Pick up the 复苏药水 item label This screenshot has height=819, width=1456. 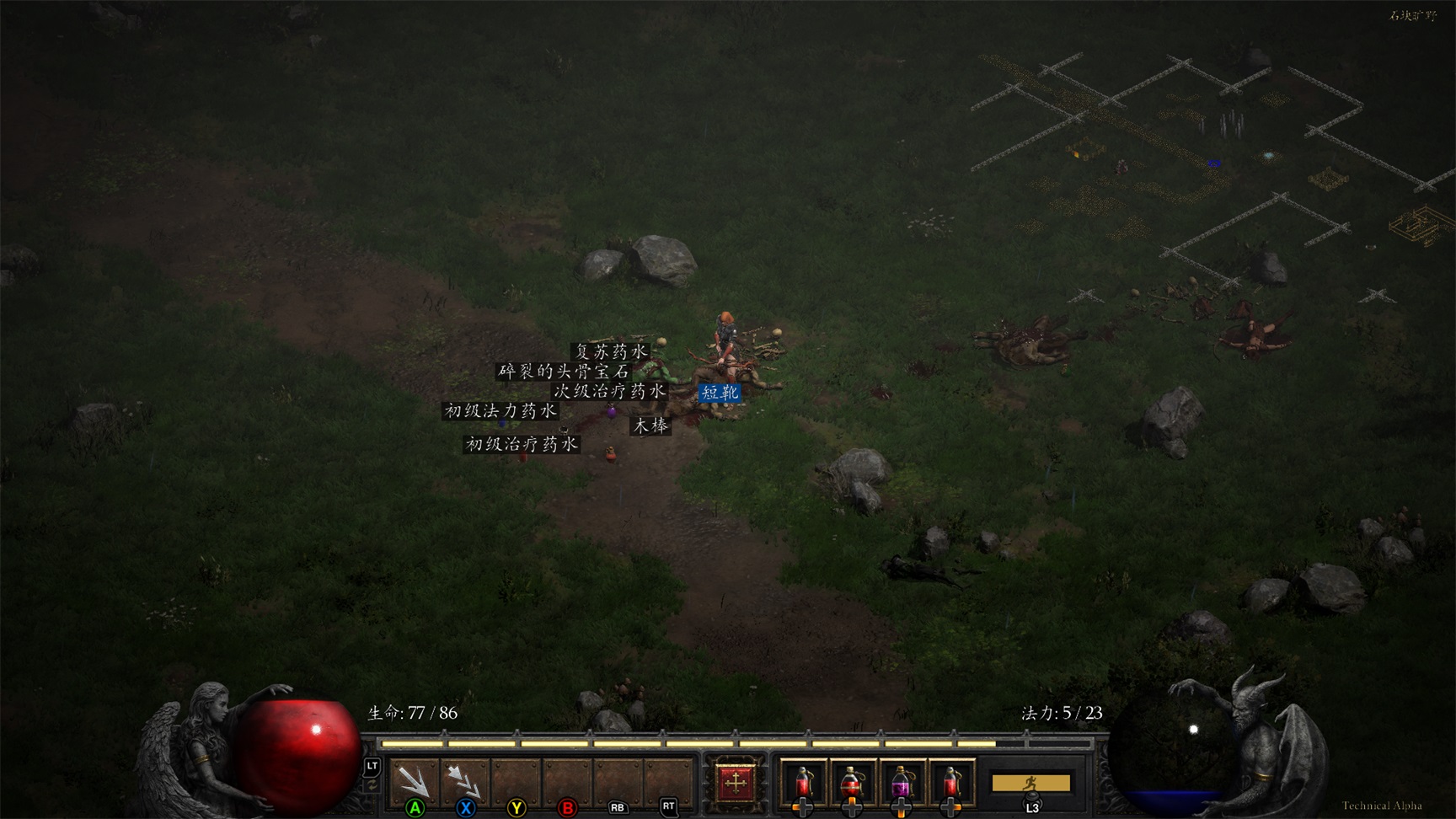611,351
